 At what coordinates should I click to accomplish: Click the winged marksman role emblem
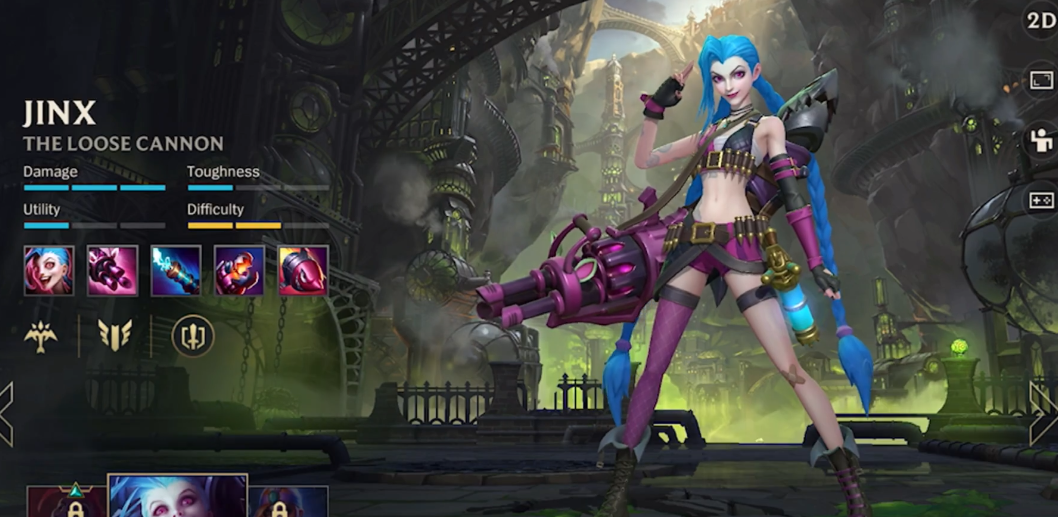(x=41, y=336)
